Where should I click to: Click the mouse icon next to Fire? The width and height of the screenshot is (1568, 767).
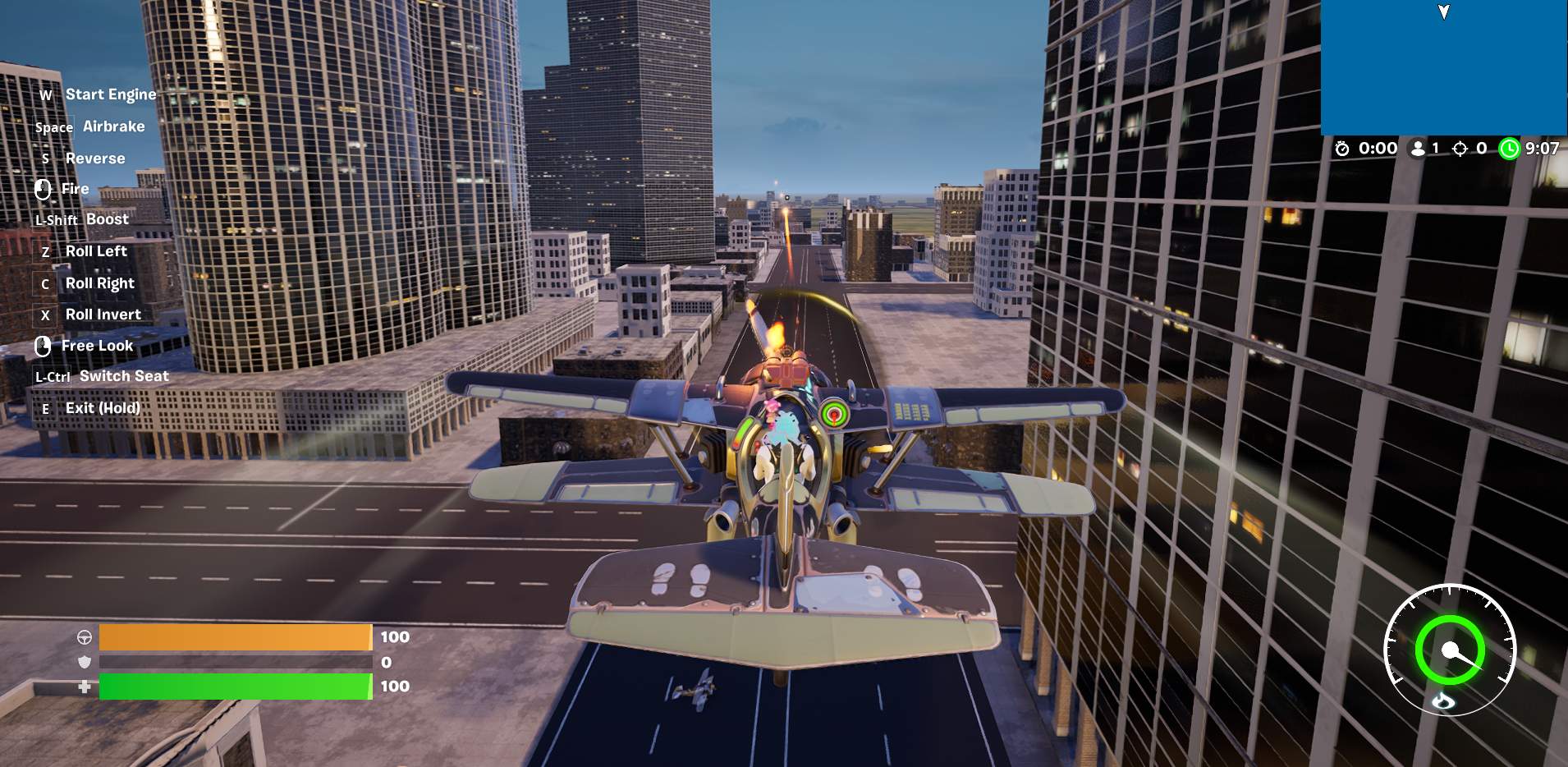point(42,188)
